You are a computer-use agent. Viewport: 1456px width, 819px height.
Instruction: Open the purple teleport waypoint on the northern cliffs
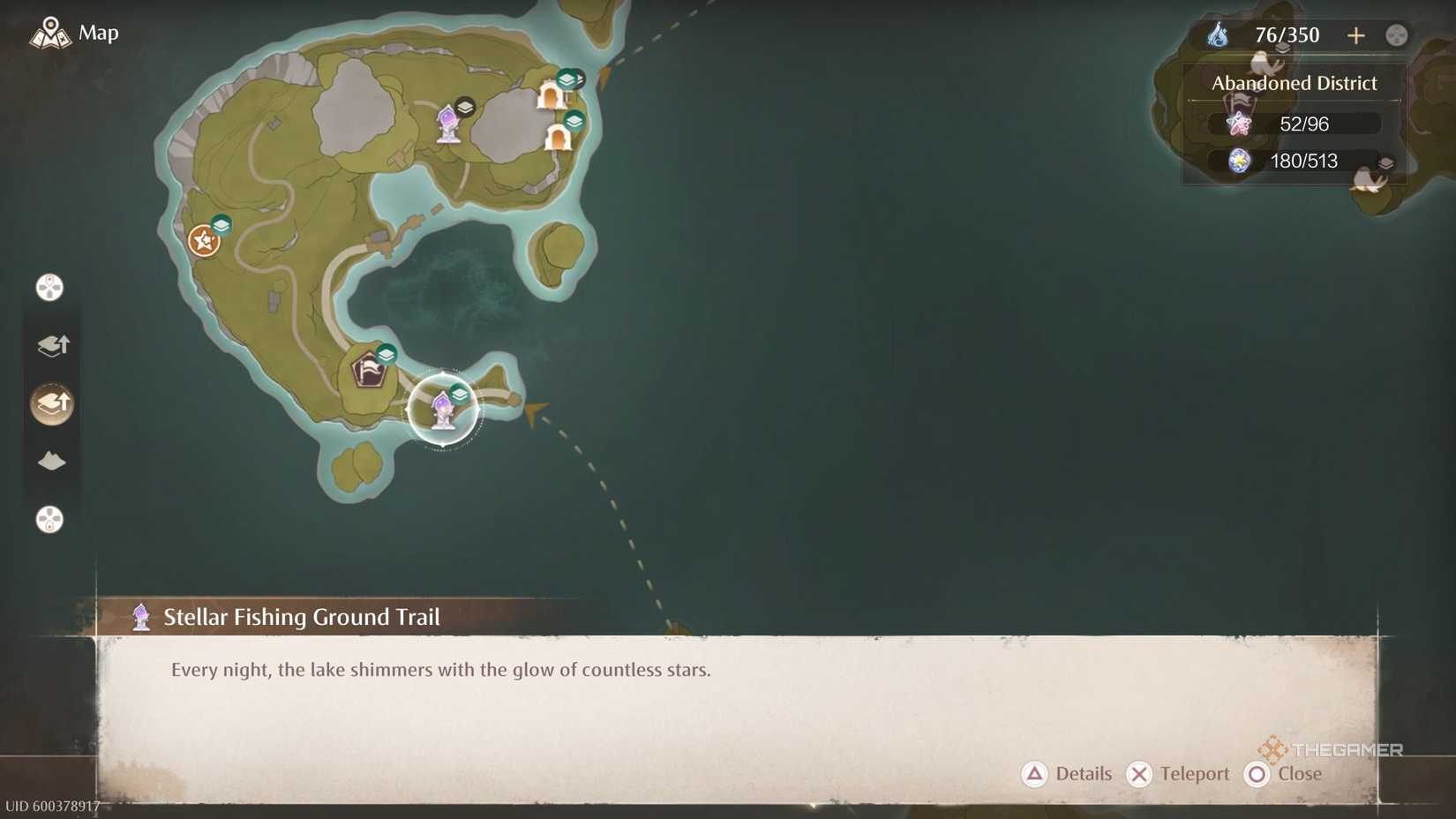coord(450,124)
